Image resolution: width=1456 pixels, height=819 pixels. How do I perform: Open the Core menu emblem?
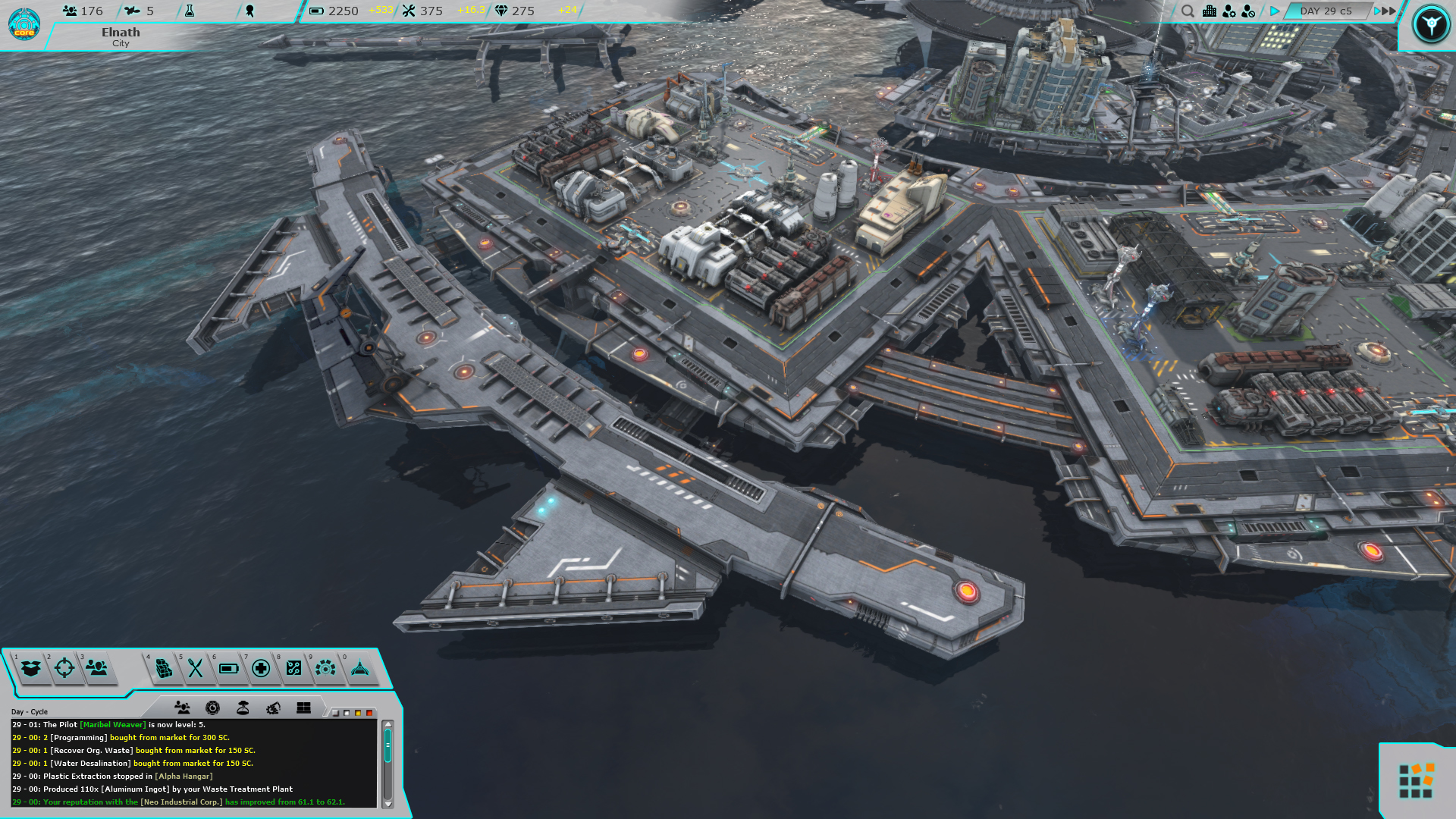coord(24,24)
